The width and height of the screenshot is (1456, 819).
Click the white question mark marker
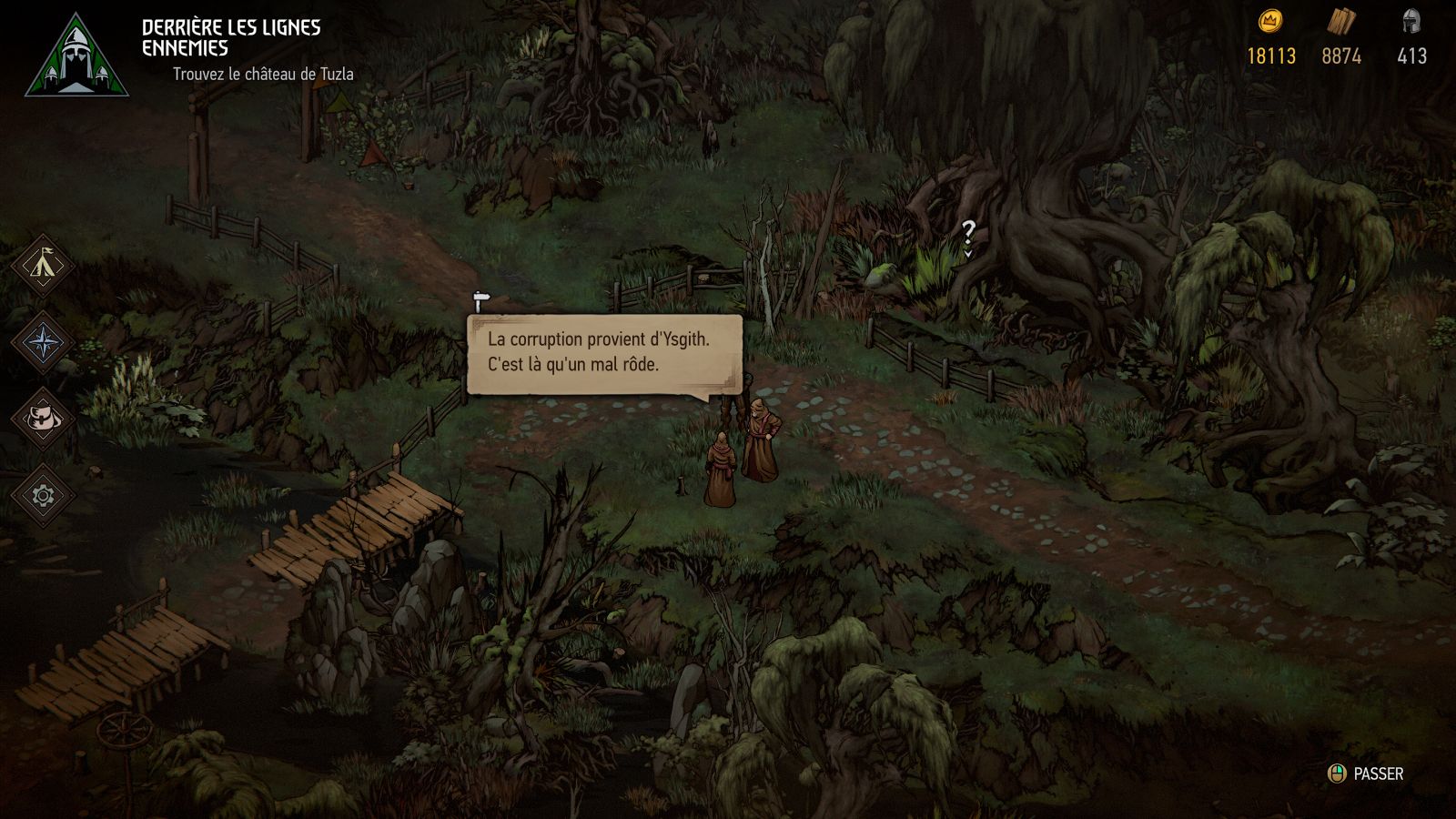(x=968, y=233)
